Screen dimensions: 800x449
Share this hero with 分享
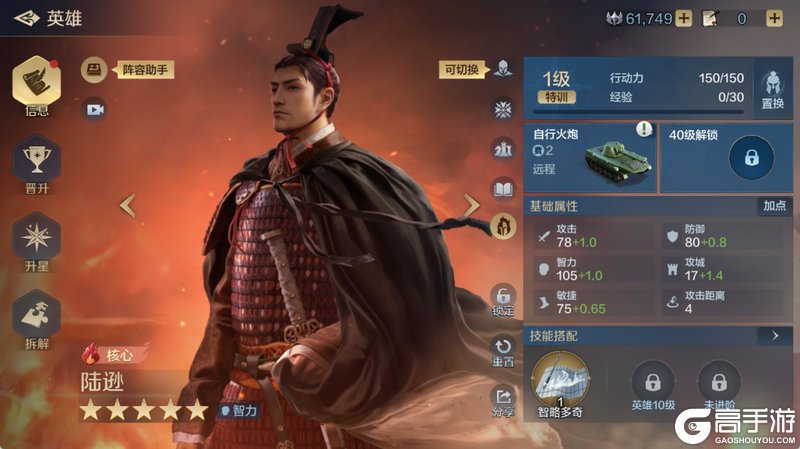pos(503,399)
